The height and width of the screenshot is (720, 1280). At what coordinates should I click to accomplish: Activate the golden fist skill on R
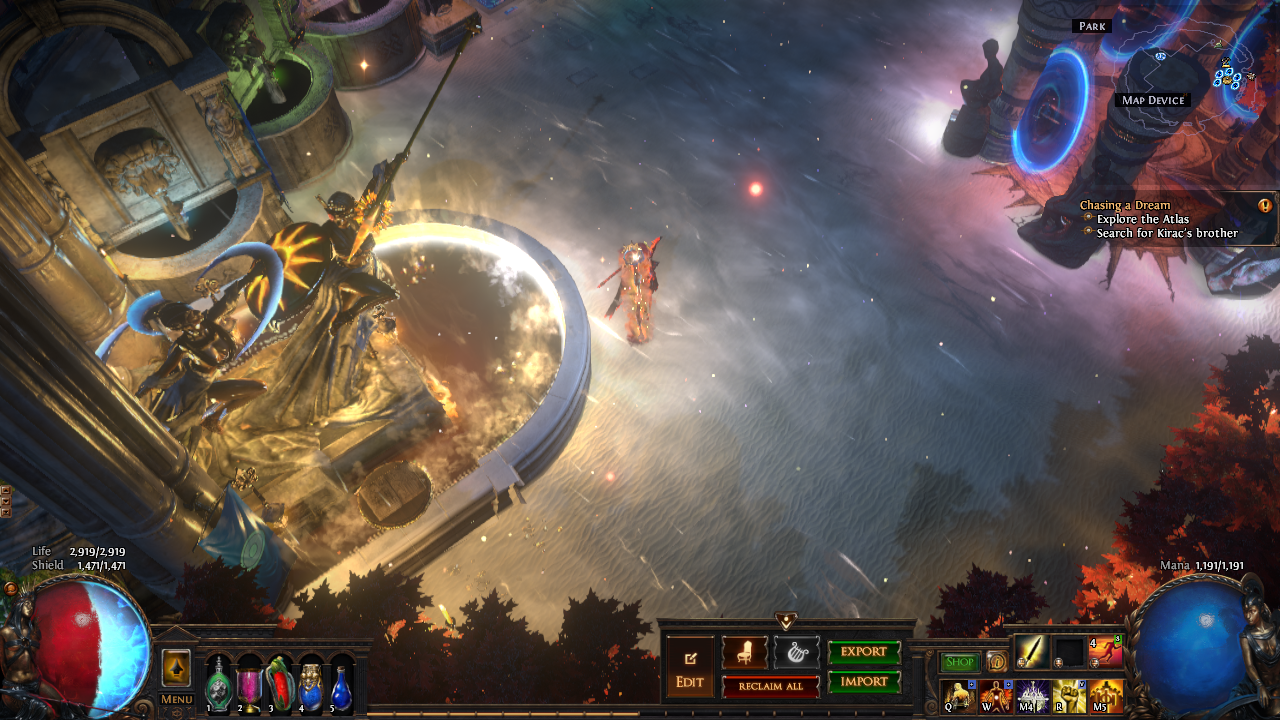[1069, 696]
